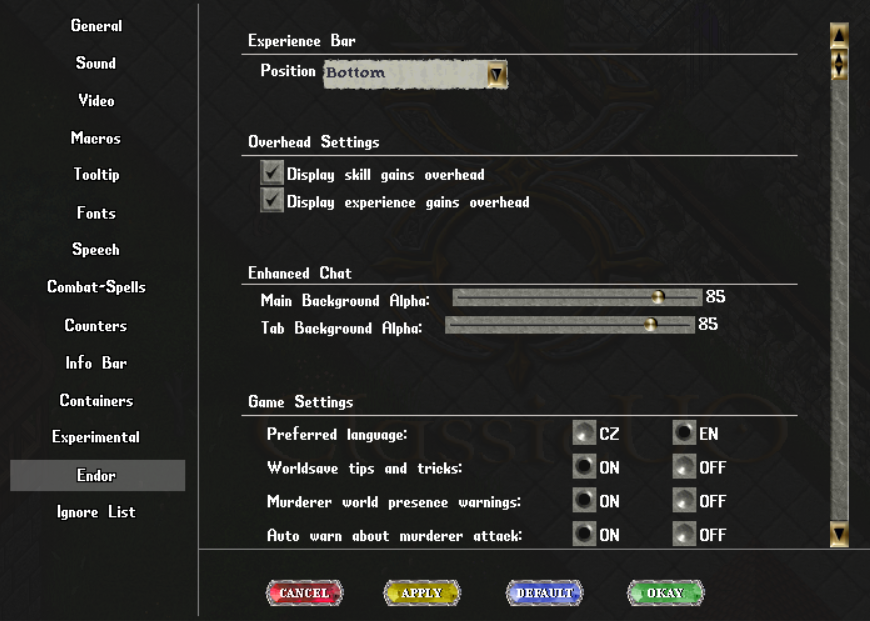Toggle Display experience gains overhead checkbox
The height and width of the screenshot is (621, 870).
click(272, 201)
